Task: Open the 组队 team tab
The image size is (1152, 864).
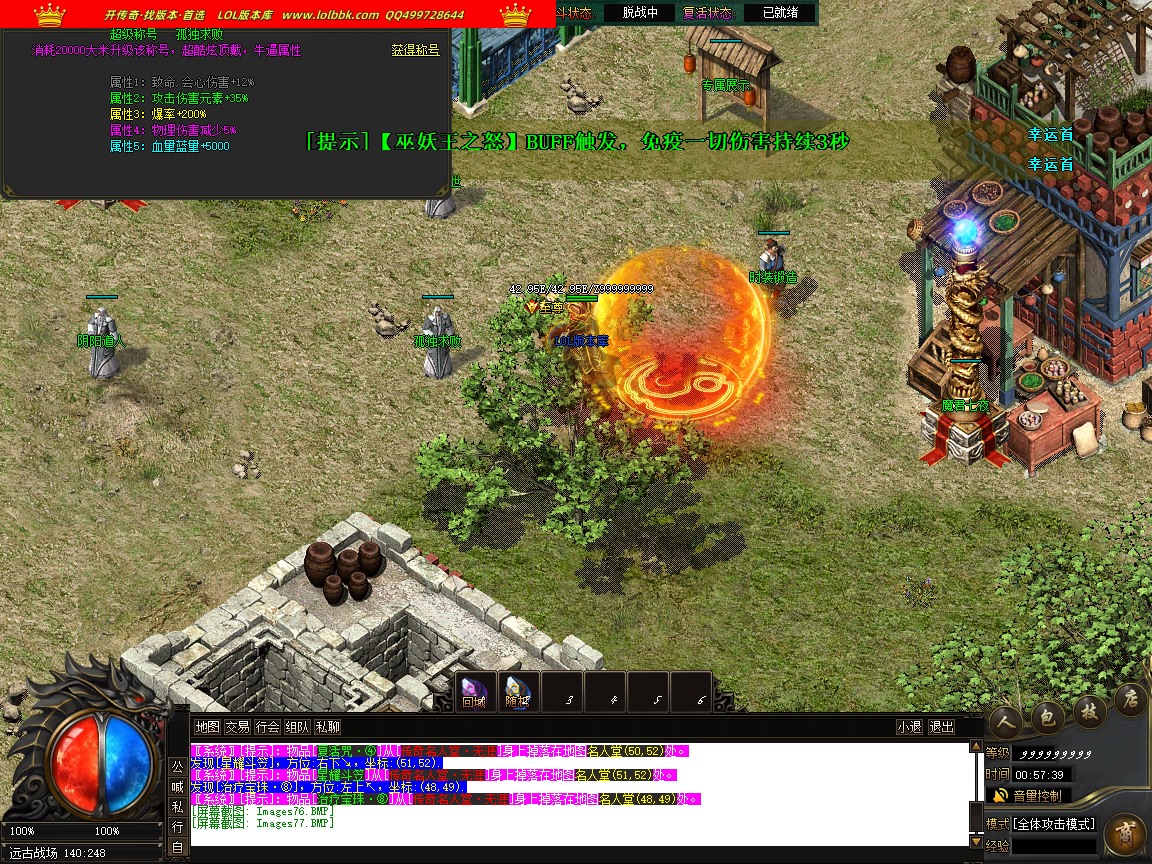Action: [x=297, y=727]
